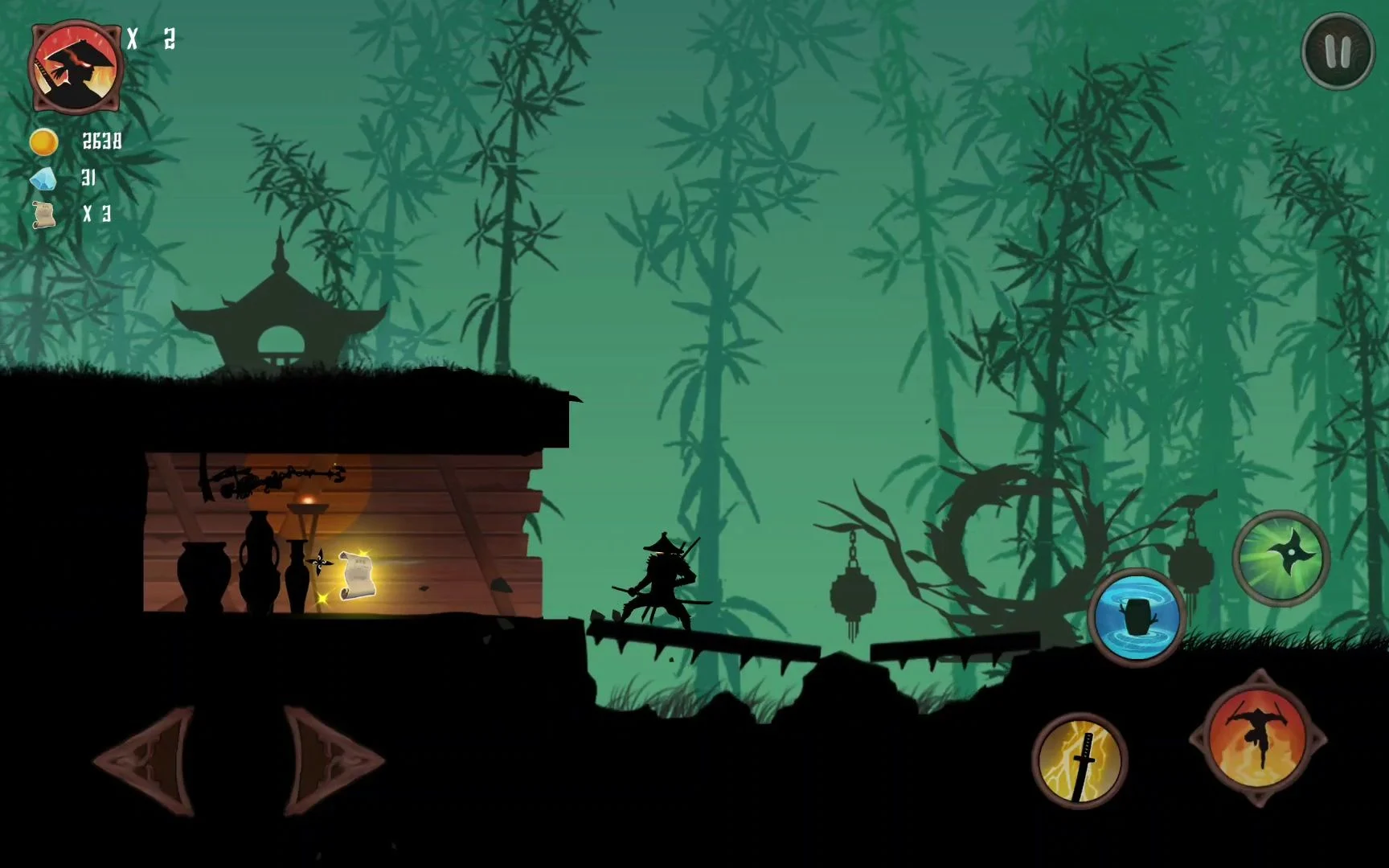Activate the blue whirlpool skill button
This screenshot has height=868, width=1389.
pos(1136,617)
